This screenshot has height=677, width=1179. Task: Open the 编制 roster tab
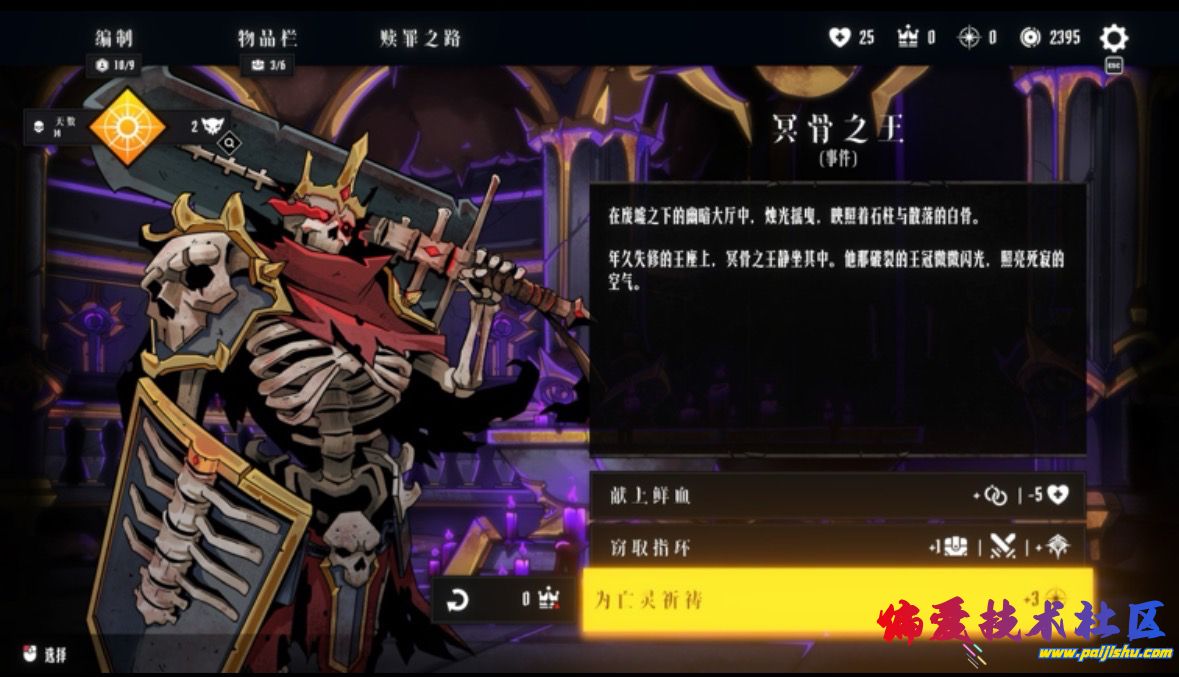click(x=114, y=39)
